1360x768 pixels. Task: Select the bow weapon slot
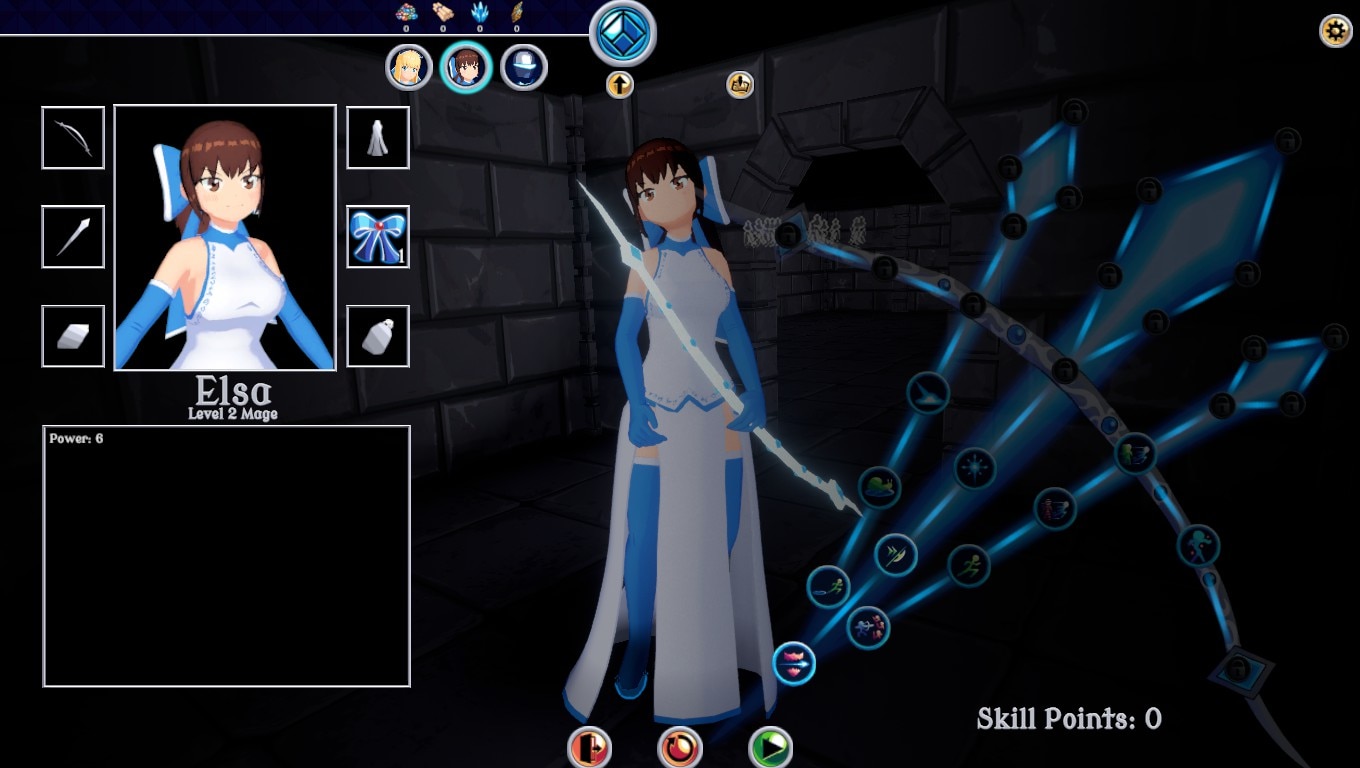coord(73,138)
